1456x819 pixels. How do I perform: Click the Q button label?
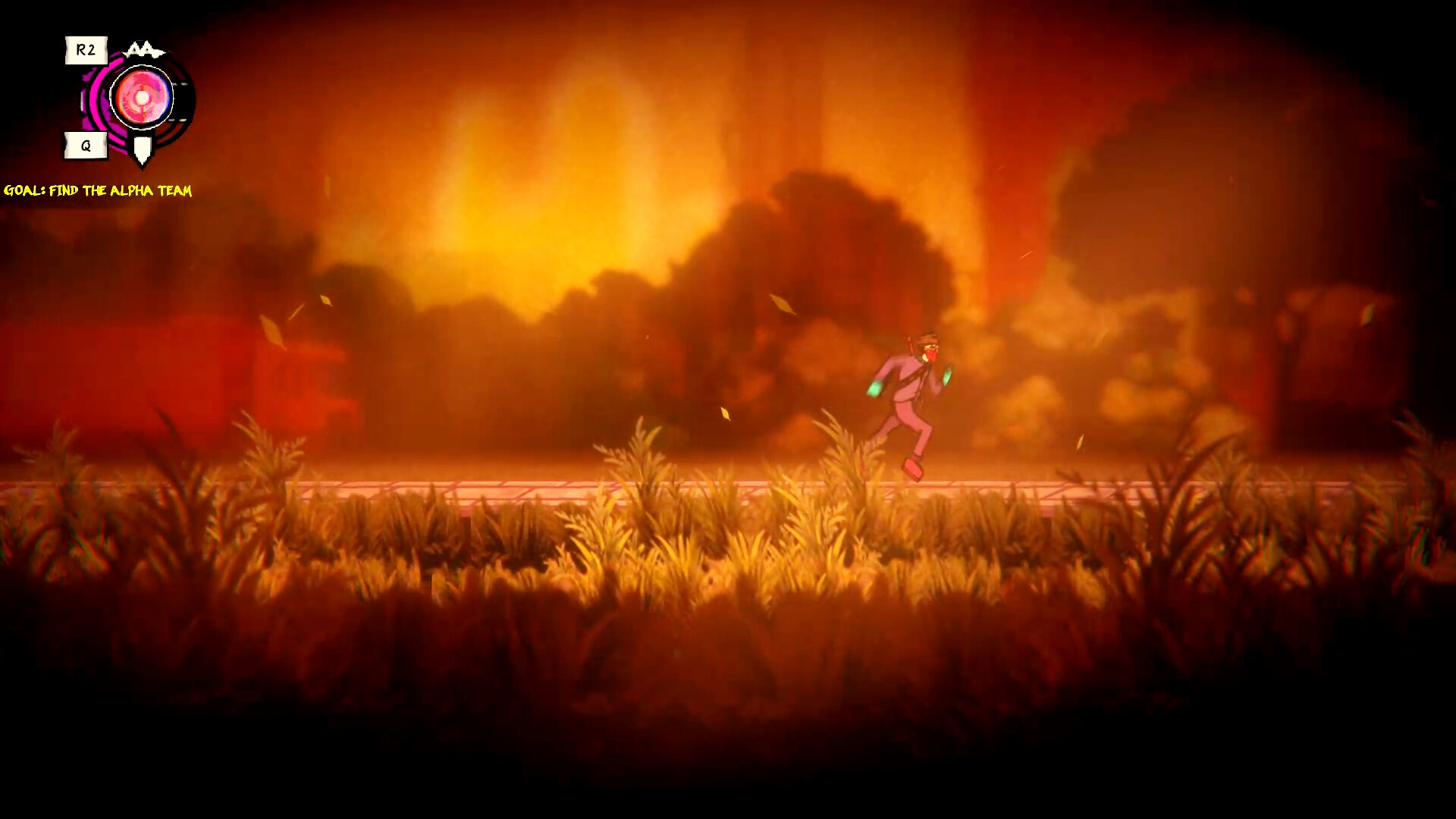[x=86, y=145]
